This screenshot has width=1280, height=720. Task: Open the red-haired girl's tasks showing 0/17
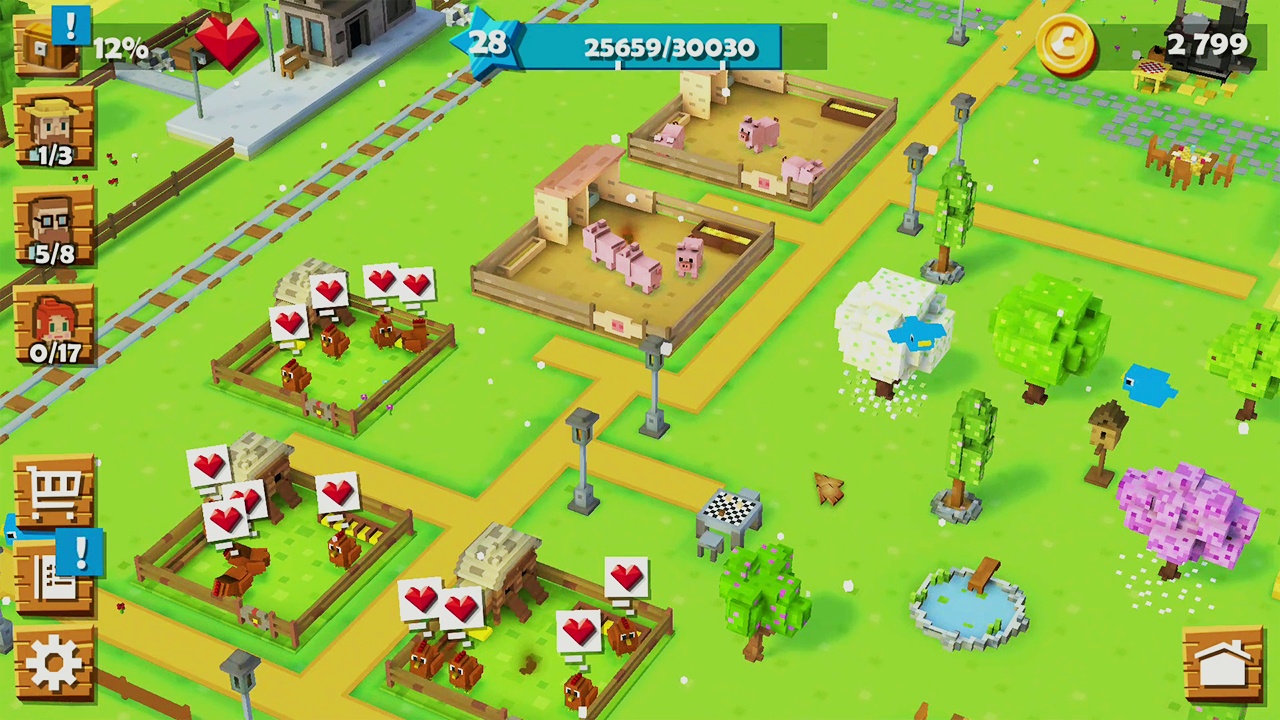click(55, 322)
